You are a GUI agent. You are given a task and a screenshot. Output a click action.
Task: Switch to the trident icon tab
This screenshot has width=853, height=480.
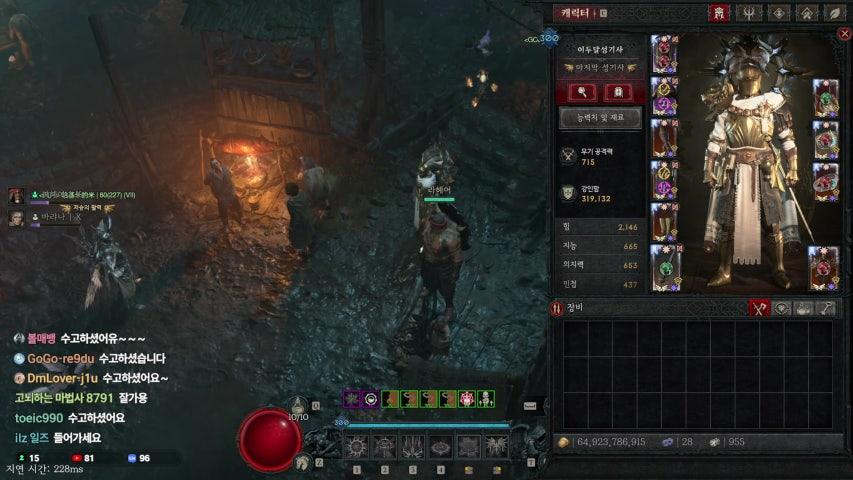[747, 13]
